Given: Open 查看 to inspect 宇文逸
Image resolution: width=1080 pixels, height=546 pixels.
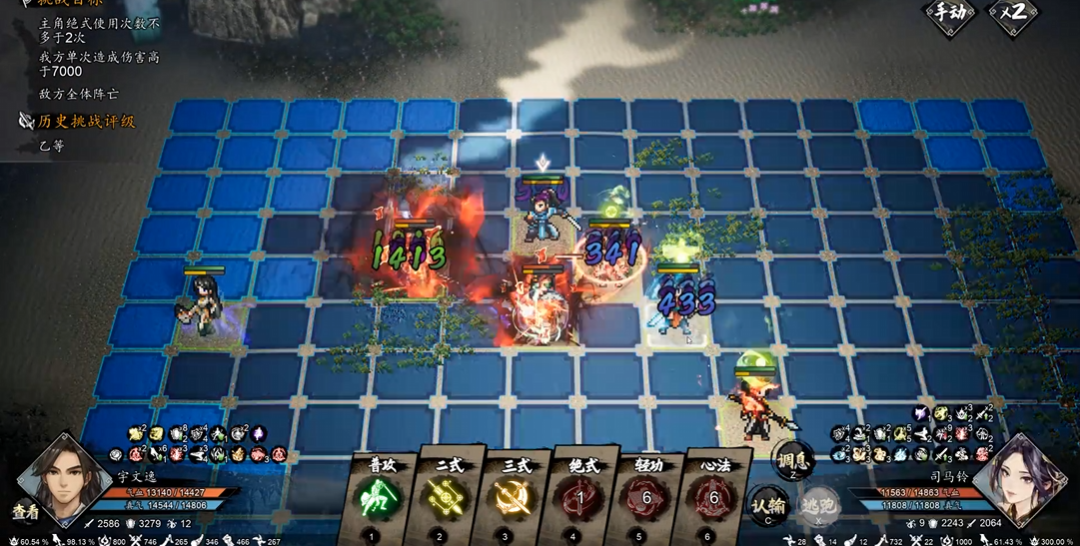Looking at the screenshot, I should [x=25, y=509].
